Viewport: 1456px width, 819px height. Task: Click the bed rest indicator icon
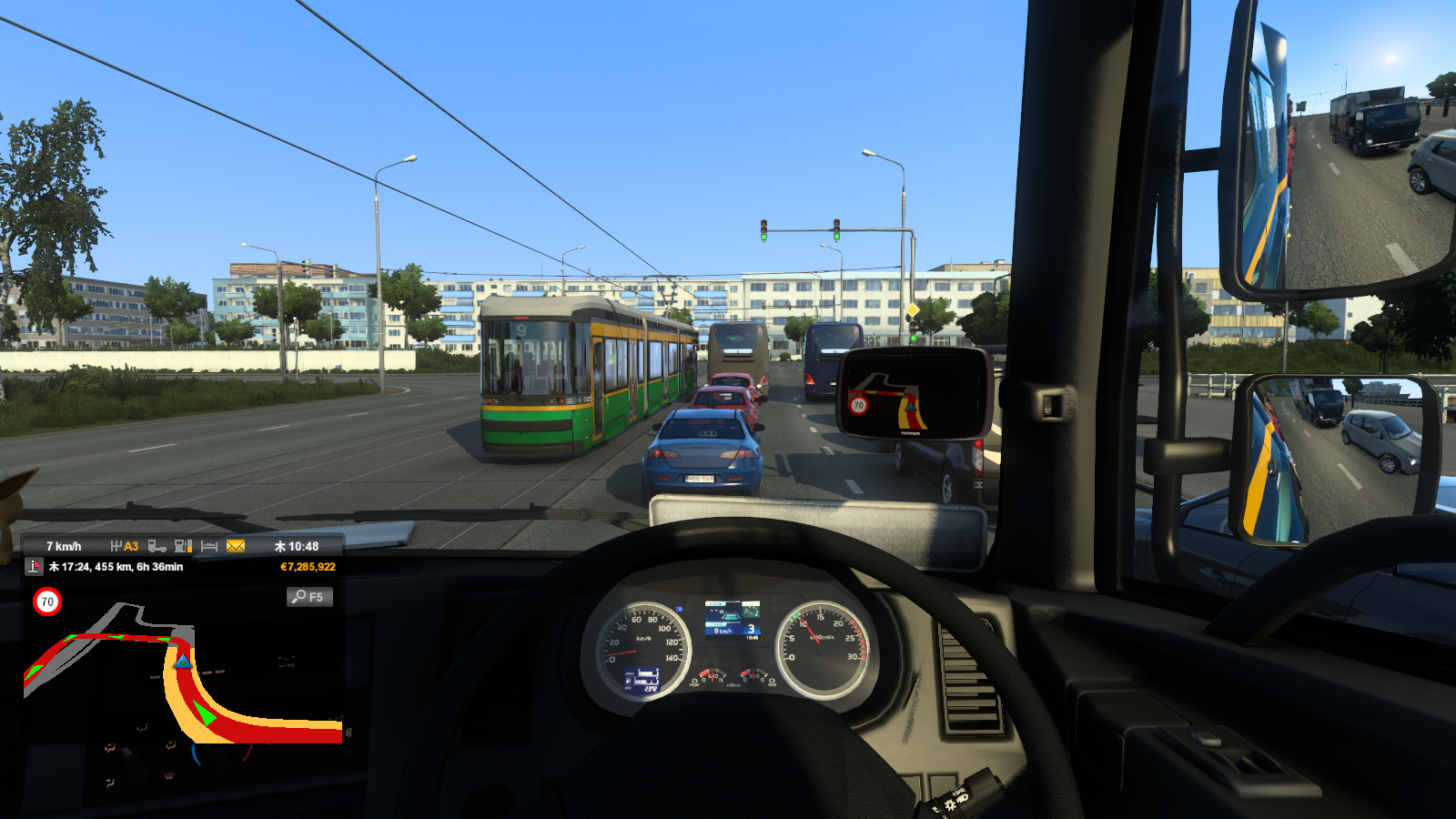click(x=209, y=546)
